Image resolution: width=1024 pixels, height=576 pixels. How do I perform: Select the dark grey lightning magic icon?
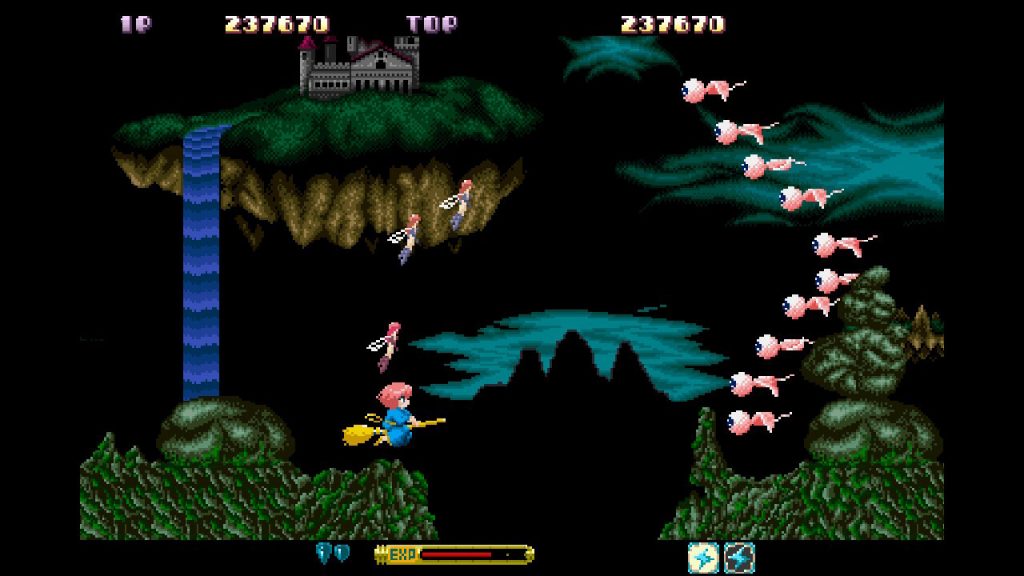[x=739, y=557]
